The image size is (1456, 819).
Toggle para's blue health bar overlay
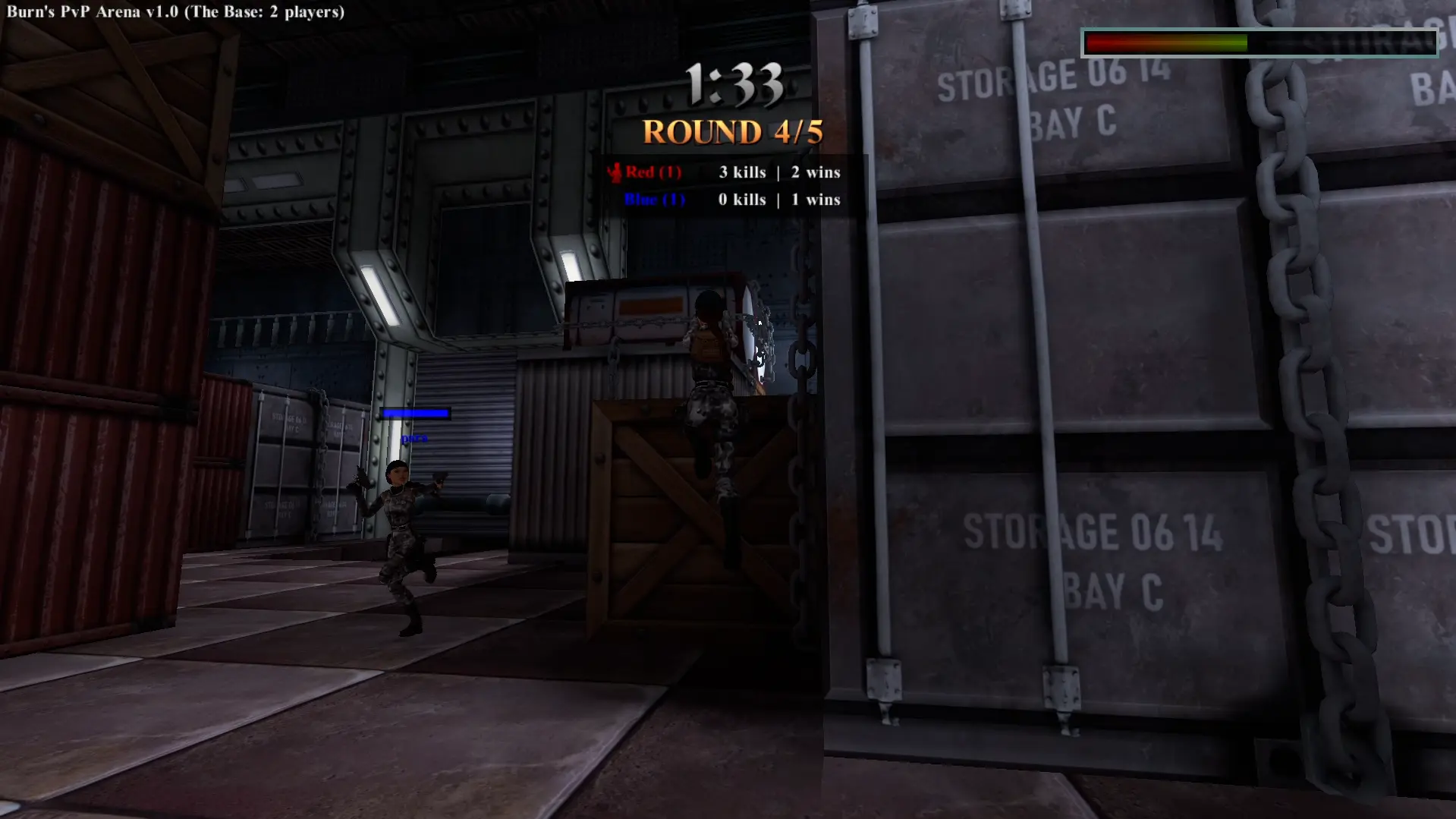(x=416, y=414)
